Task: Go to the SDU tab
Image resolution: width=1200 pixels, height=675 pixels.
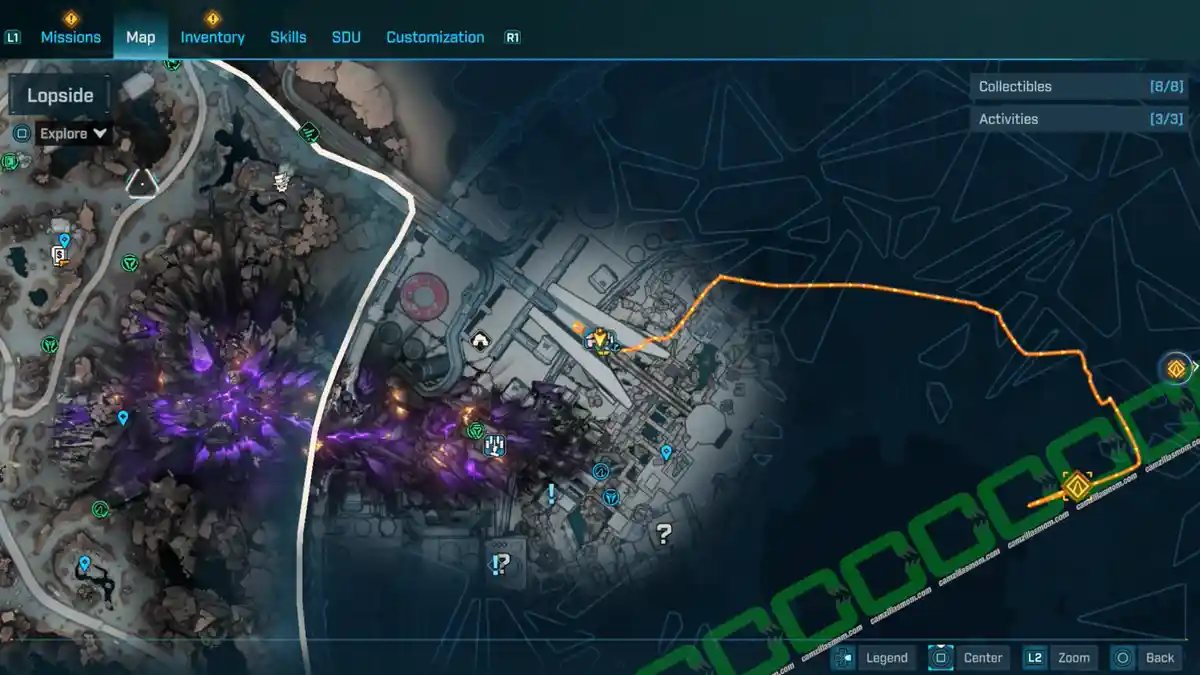Action: pyautogui.click(x=346, y=37)
